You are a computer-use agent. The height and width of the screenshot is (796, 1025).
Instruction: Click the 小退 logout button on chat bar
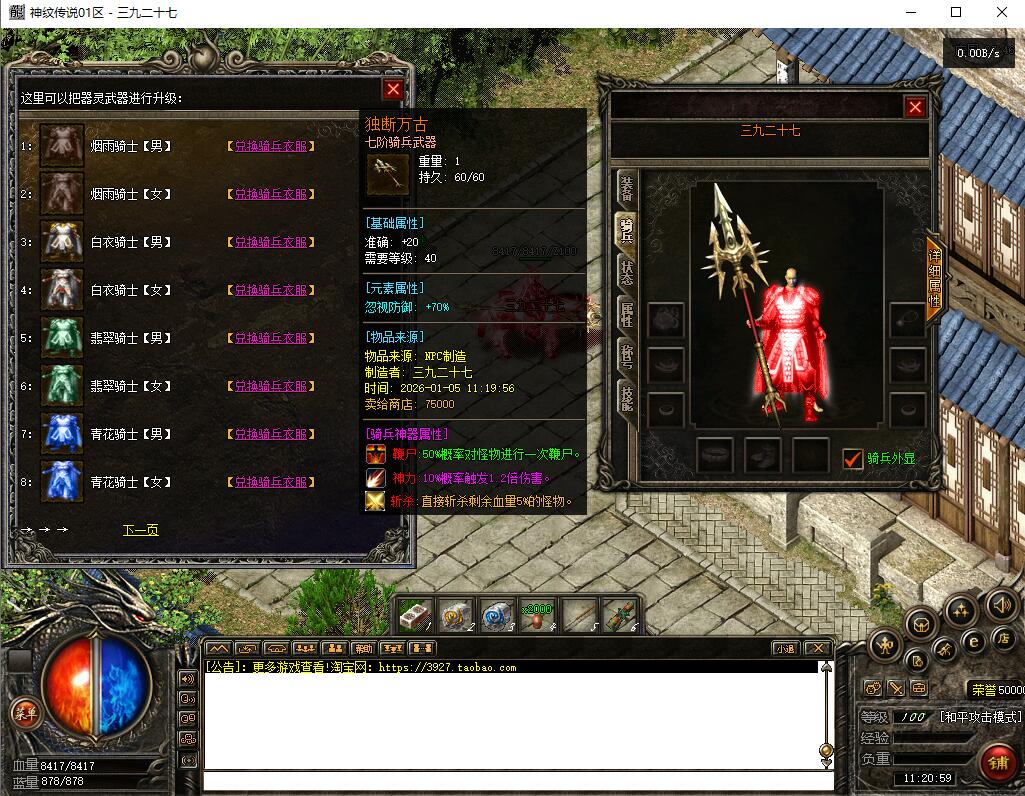coord(784,648)
